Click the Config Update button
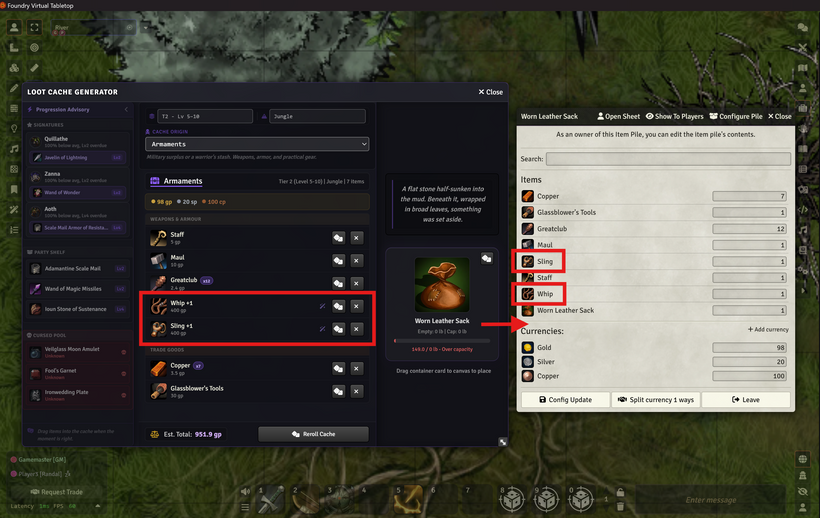The width and height of the screenshot is (820, 518). click(564, 400)
